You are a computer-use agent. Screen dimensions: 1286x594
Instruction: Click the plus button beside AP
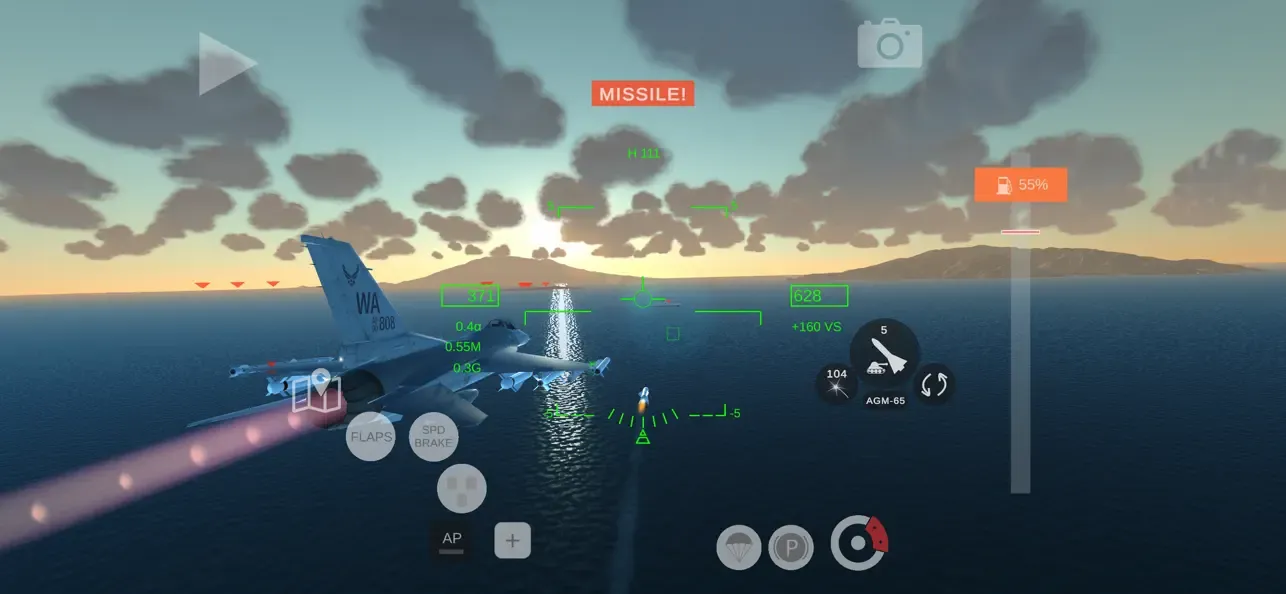point(512,541)
